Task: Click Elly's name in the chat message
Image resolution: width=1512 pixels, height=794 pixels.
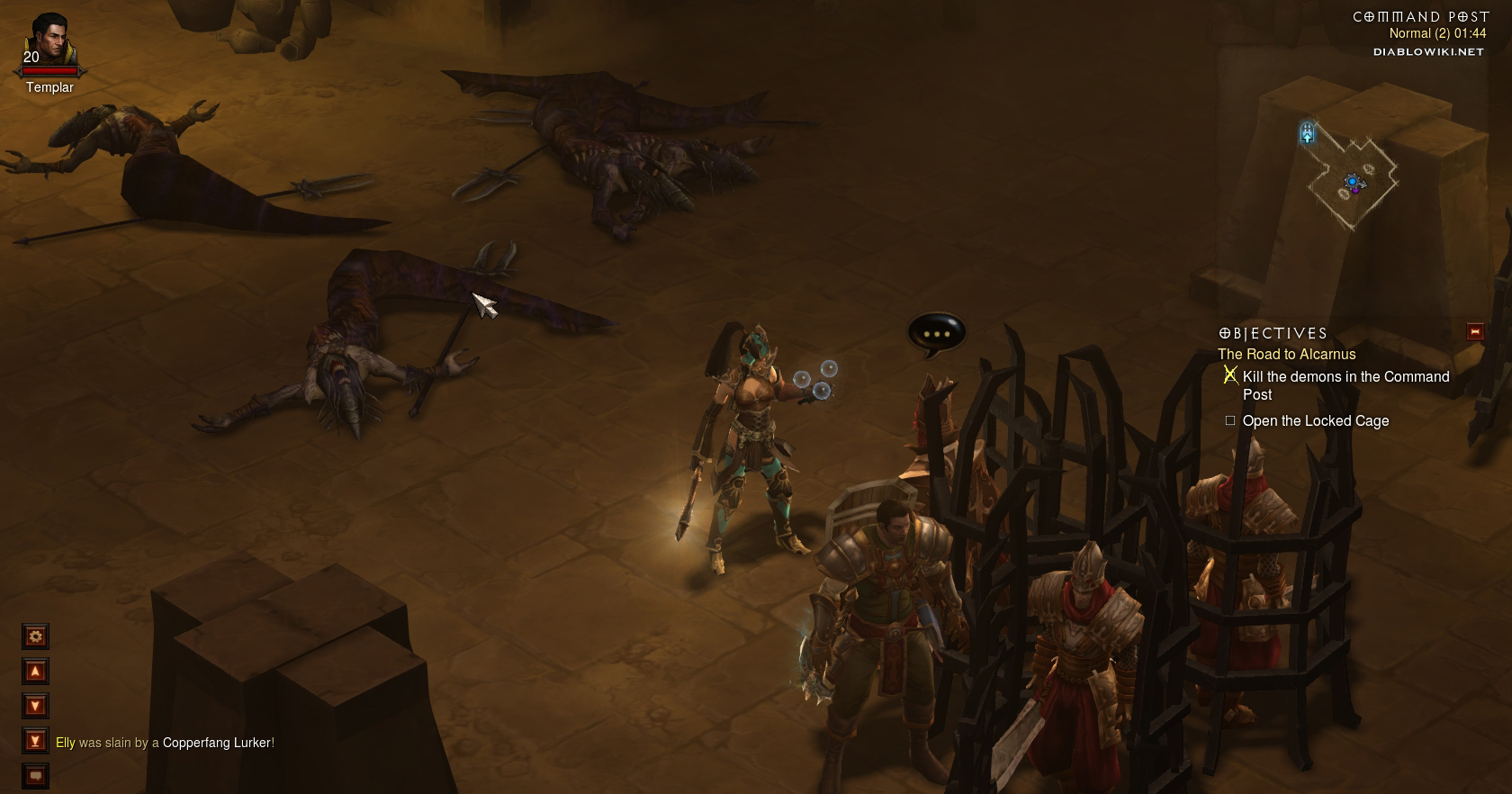Action: click(66, 743)
